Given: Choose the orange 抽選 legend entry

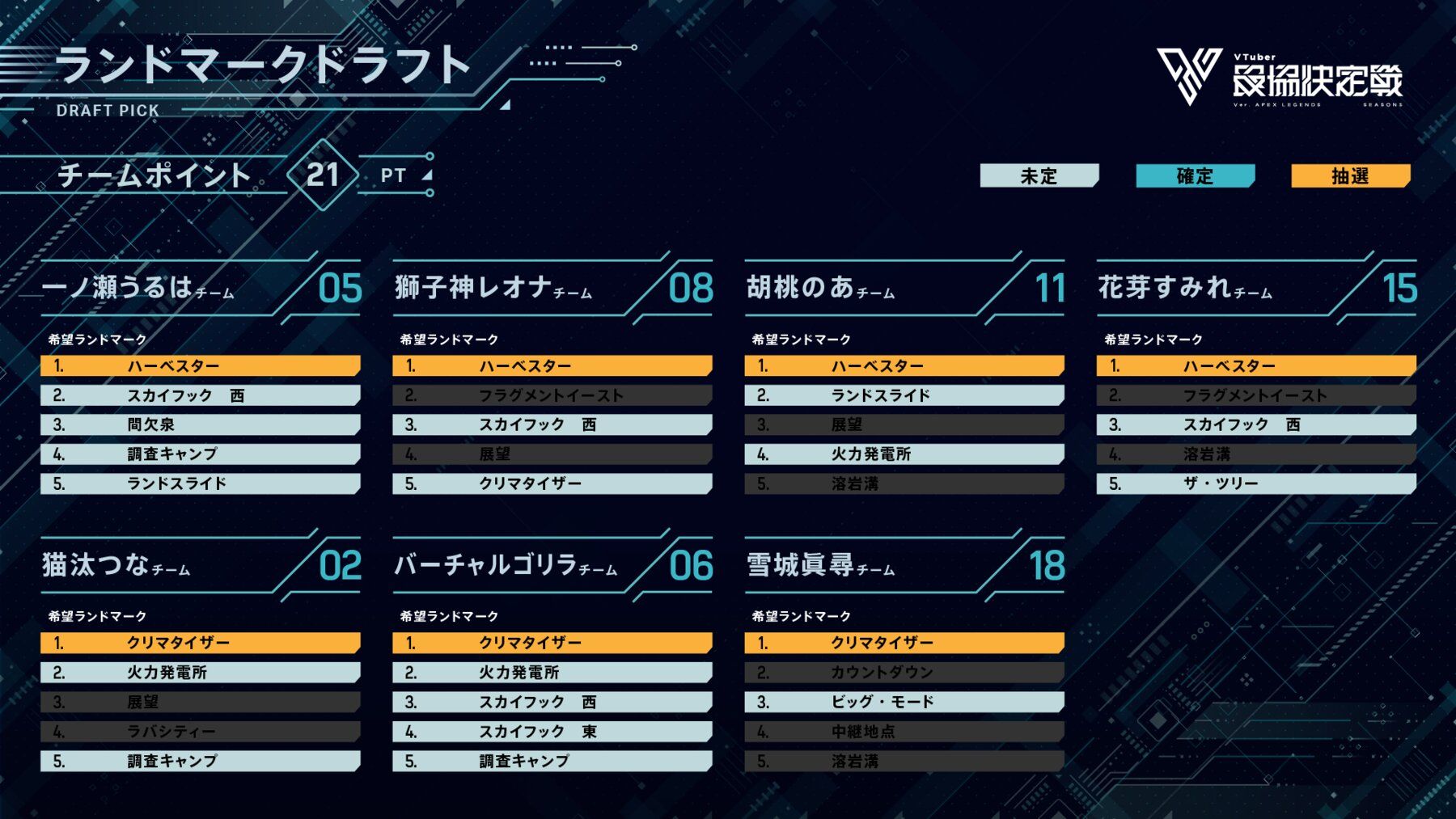Looking at the screenshot, I should pos(1350,175).
